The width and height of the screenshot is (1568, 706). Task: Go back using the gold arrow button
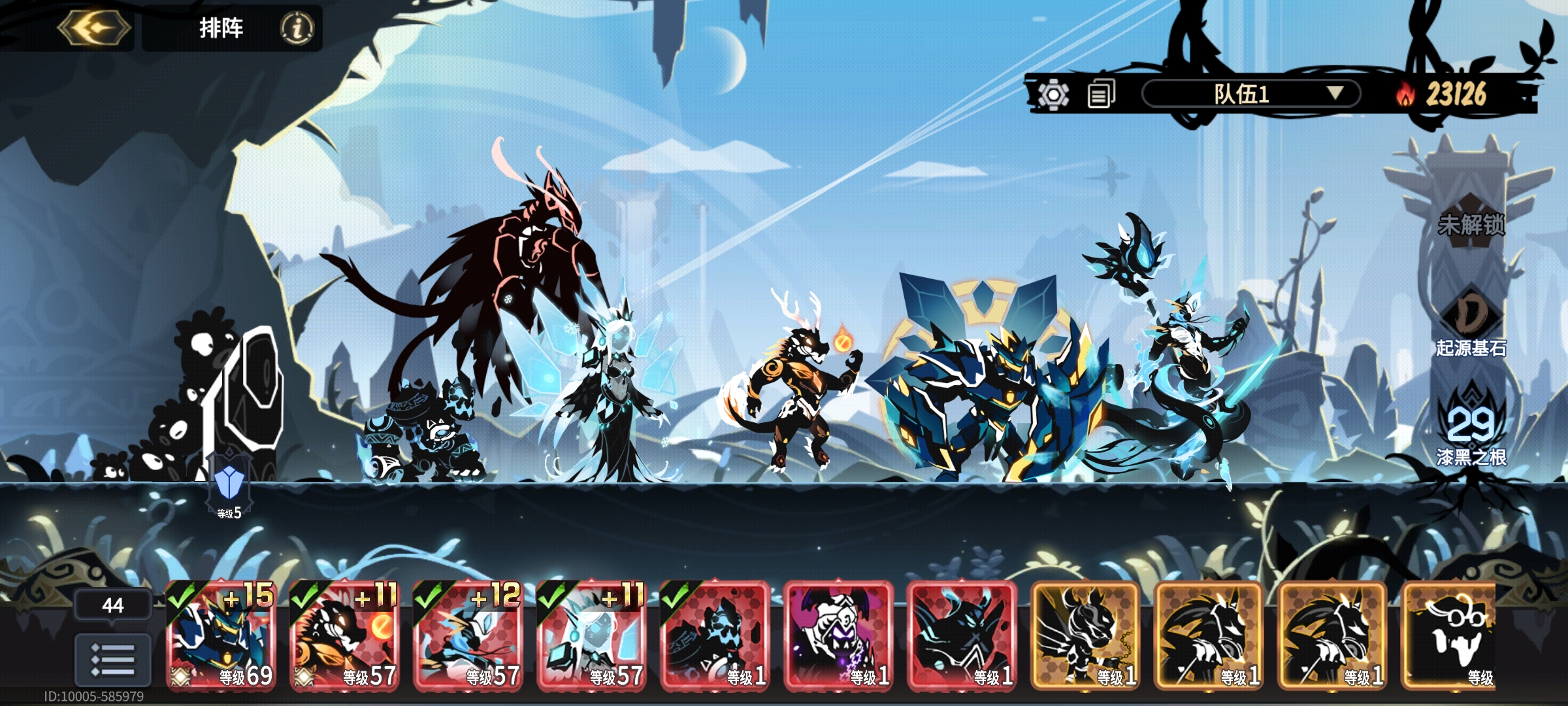pos(94,28)
